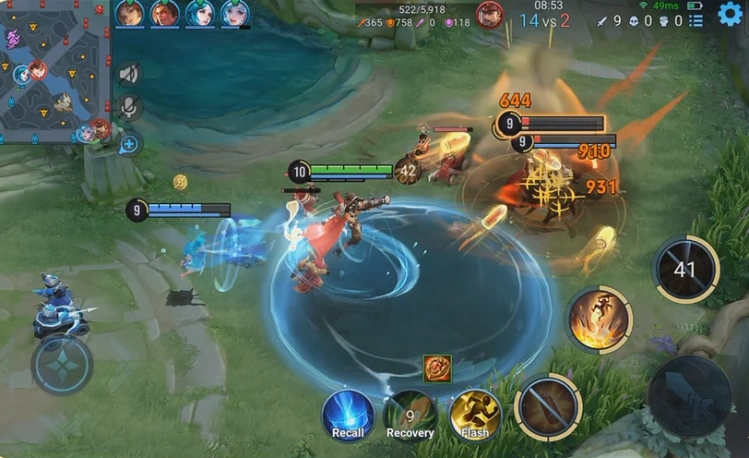Viewport: 749px width, 458px height.
Task: Use the orange equipment item above Recovery
Action: point(437,368)
